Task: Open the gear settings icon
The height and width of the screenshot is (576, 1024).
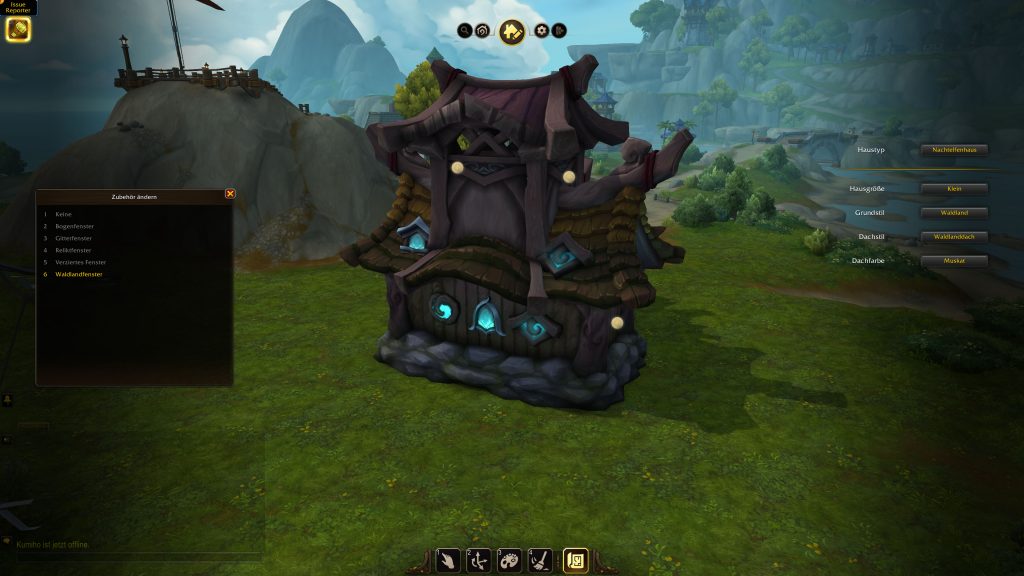Action: (x=542, y=31)
